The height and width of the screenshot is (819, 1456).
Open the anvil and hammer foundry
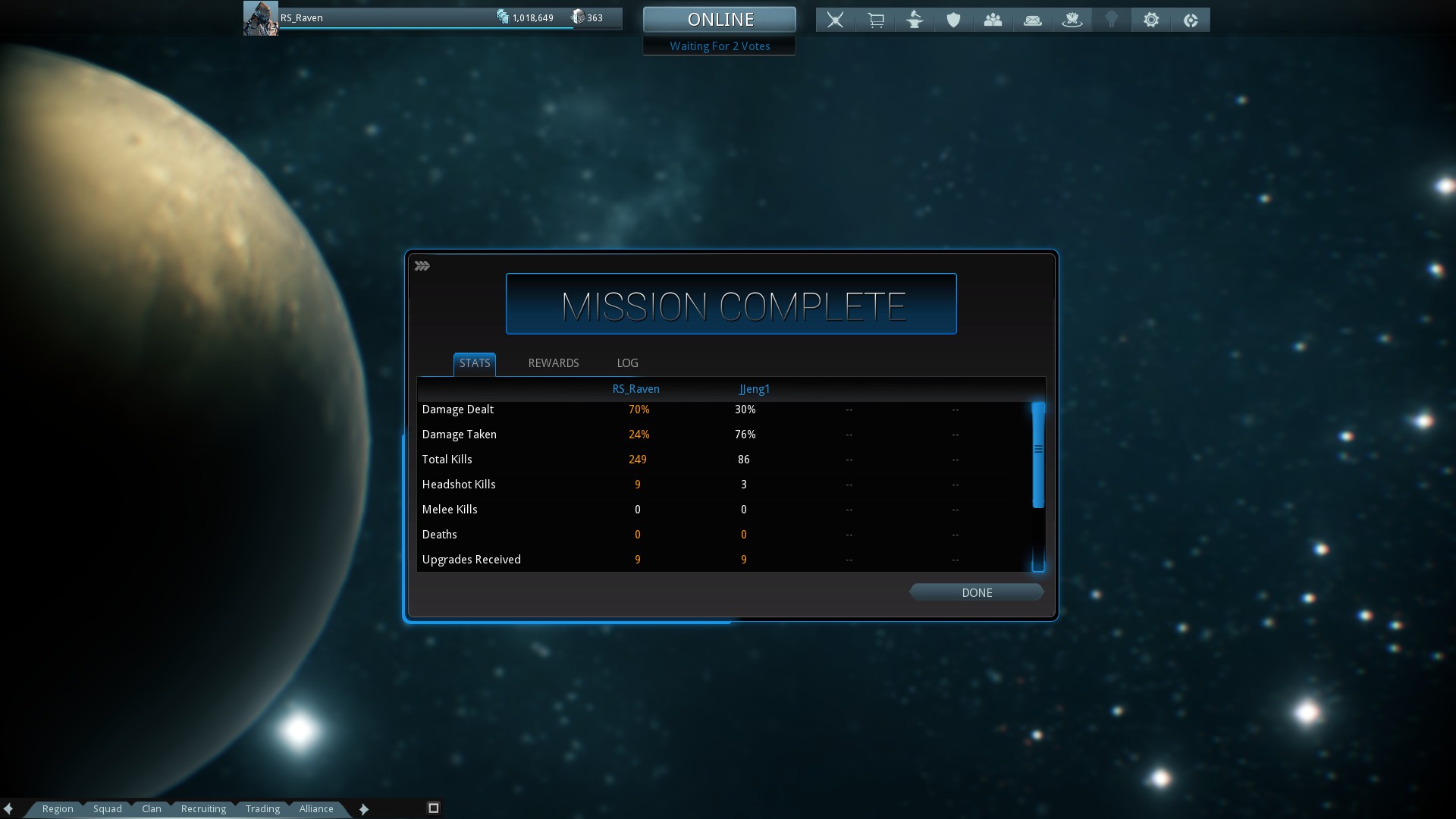pyautogui.click(x=915, y=20)
